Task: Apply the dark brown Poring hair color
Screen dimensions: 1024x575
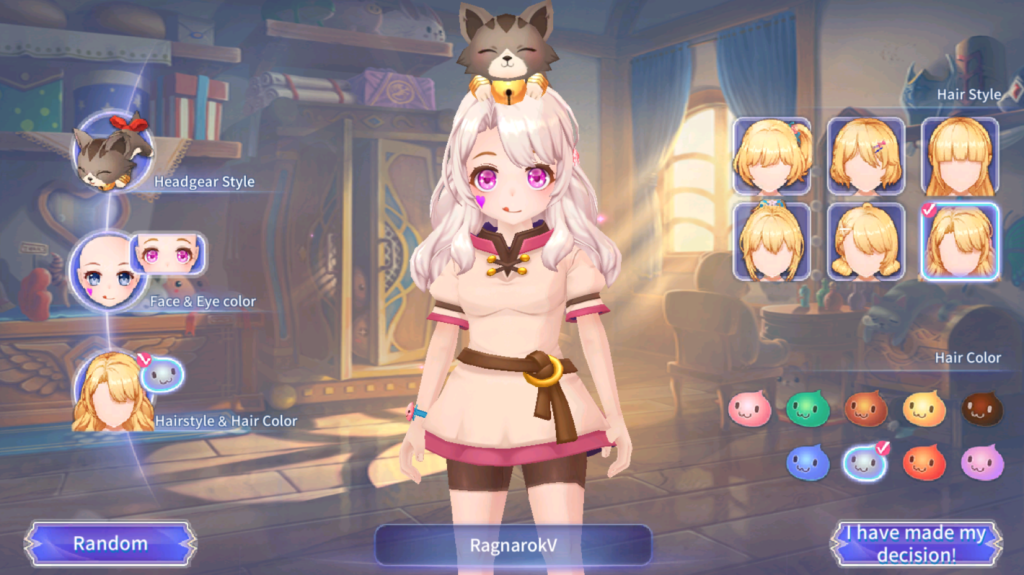Action: coord(982,409)
